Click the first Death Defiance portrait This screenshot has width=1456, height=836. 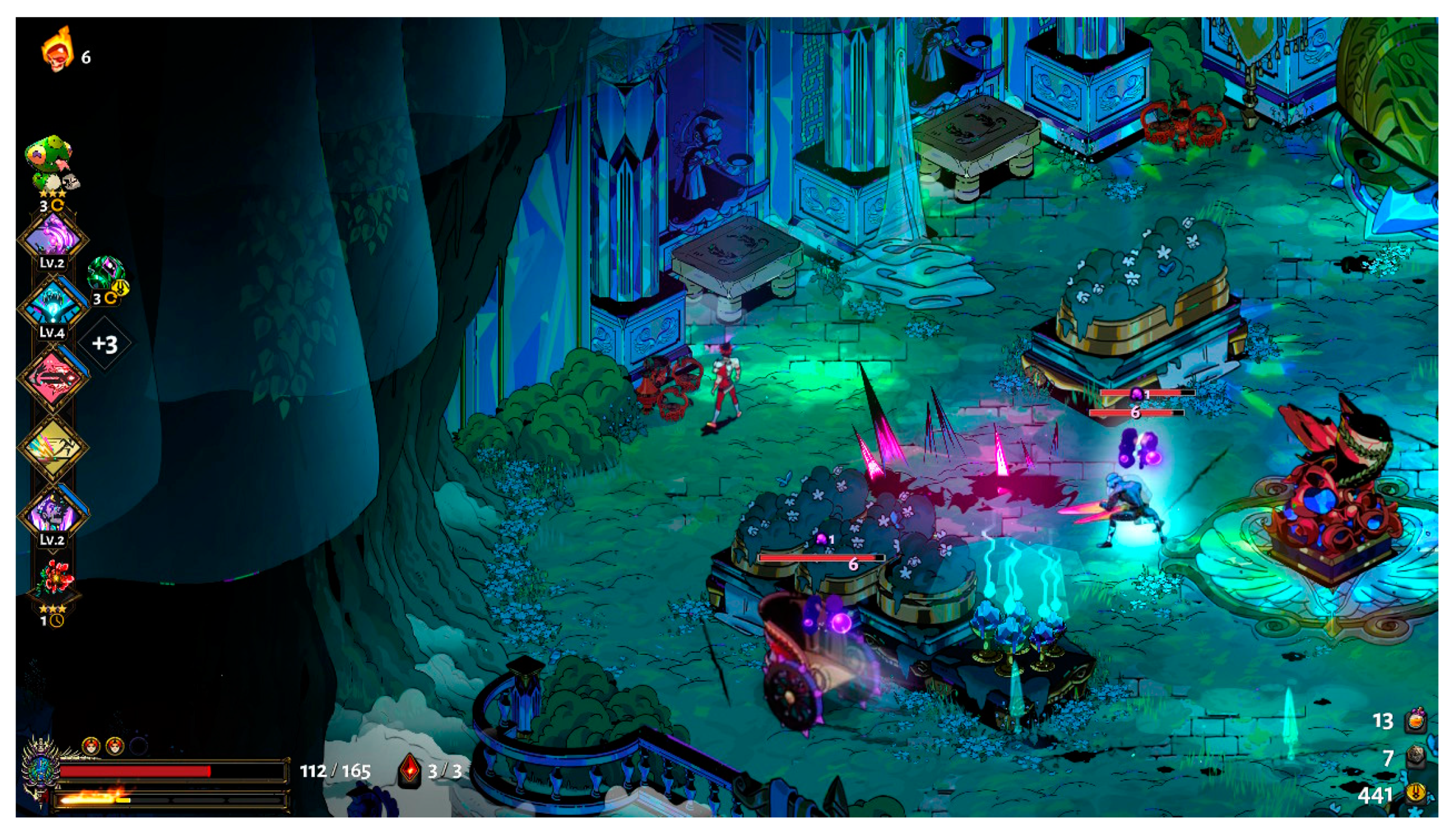(x=91, y=746)
